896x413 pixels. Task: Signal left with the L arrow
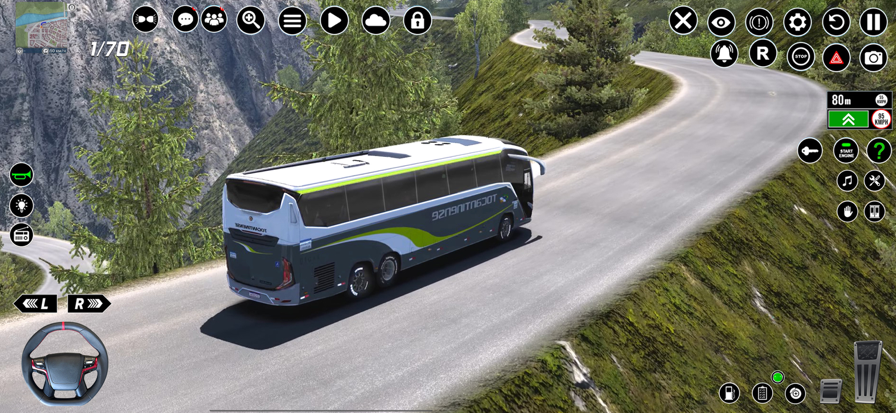coord(35,303)
